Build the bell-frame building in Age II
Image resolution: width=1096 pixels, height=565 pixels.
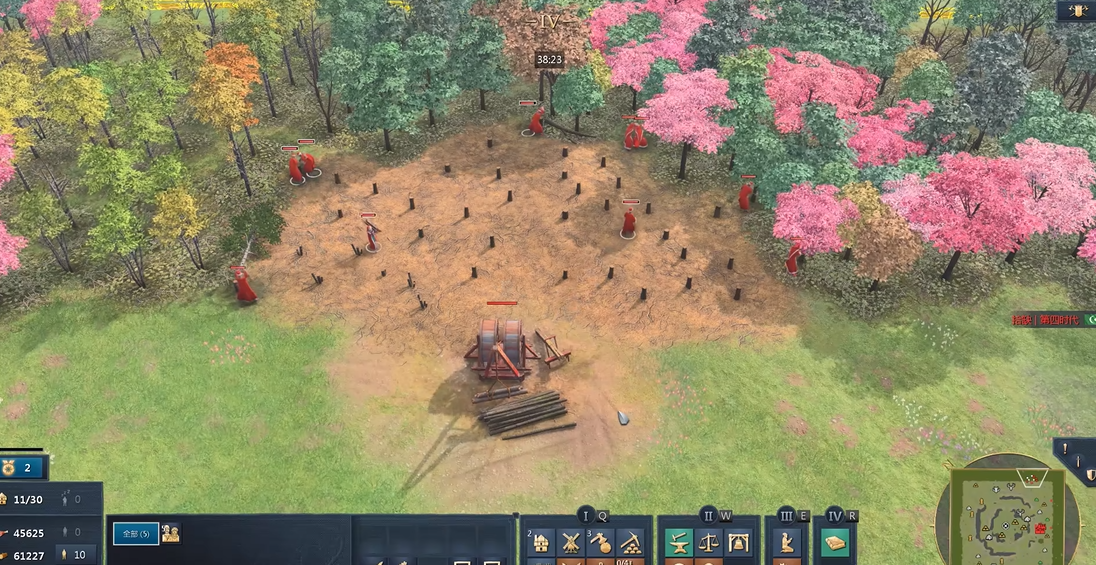pyautogui.click(x=739, y=543)
